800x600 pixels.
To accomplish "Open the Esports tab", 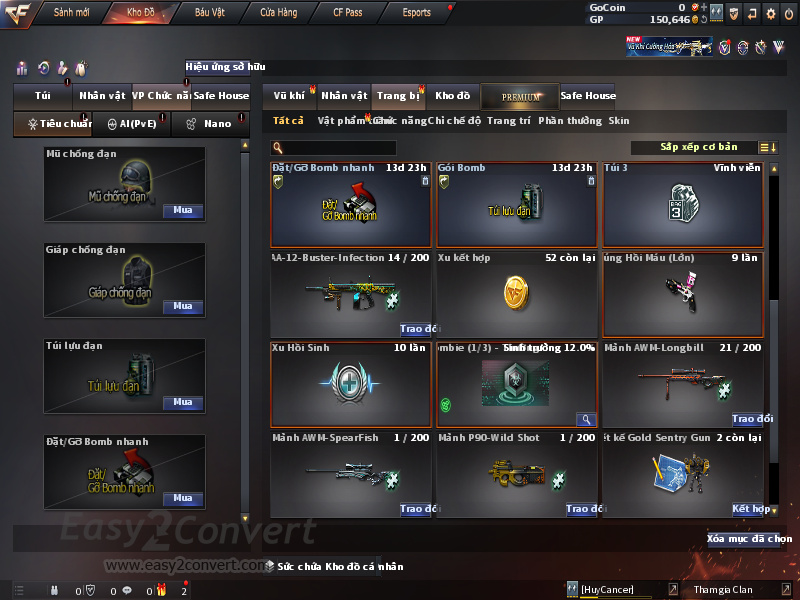I will (416, 13).
